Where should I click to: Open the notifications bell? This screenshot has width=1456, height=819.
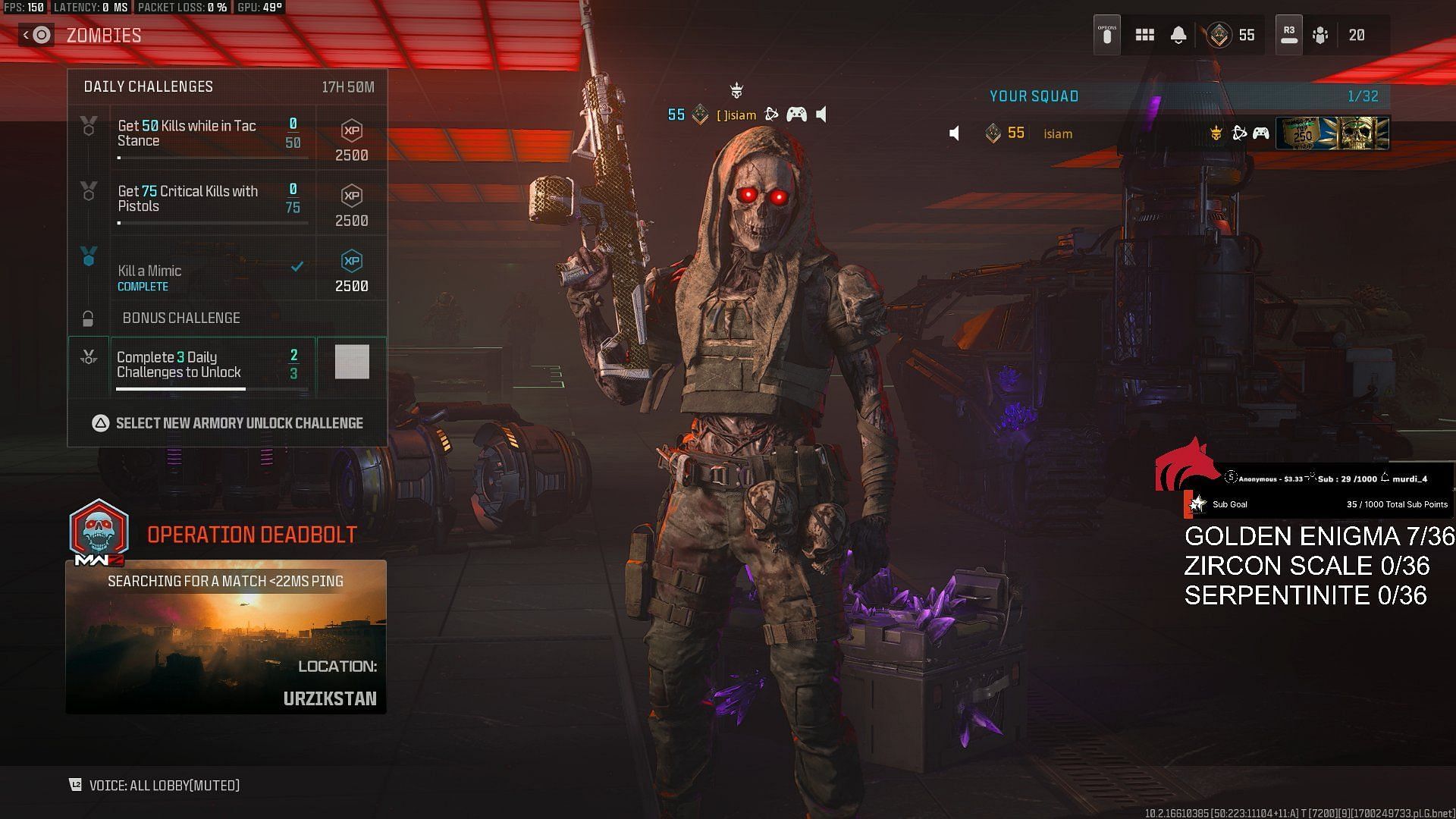1178,35
